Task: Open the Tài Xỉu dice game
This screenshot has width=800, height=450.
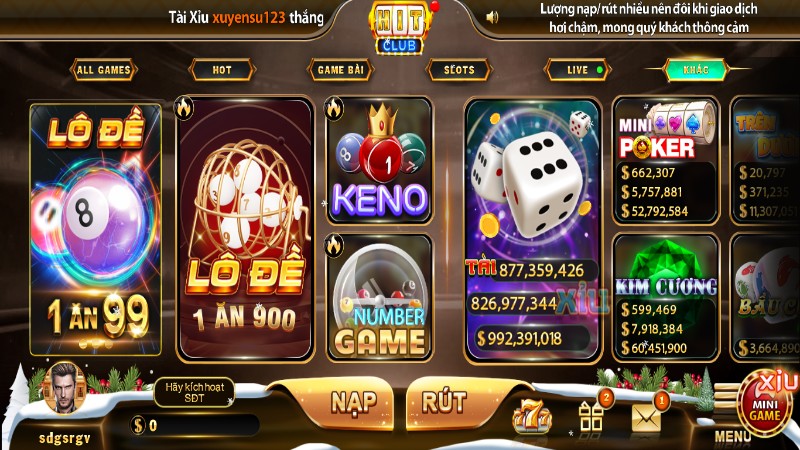Action: click(x=532, y=230)
